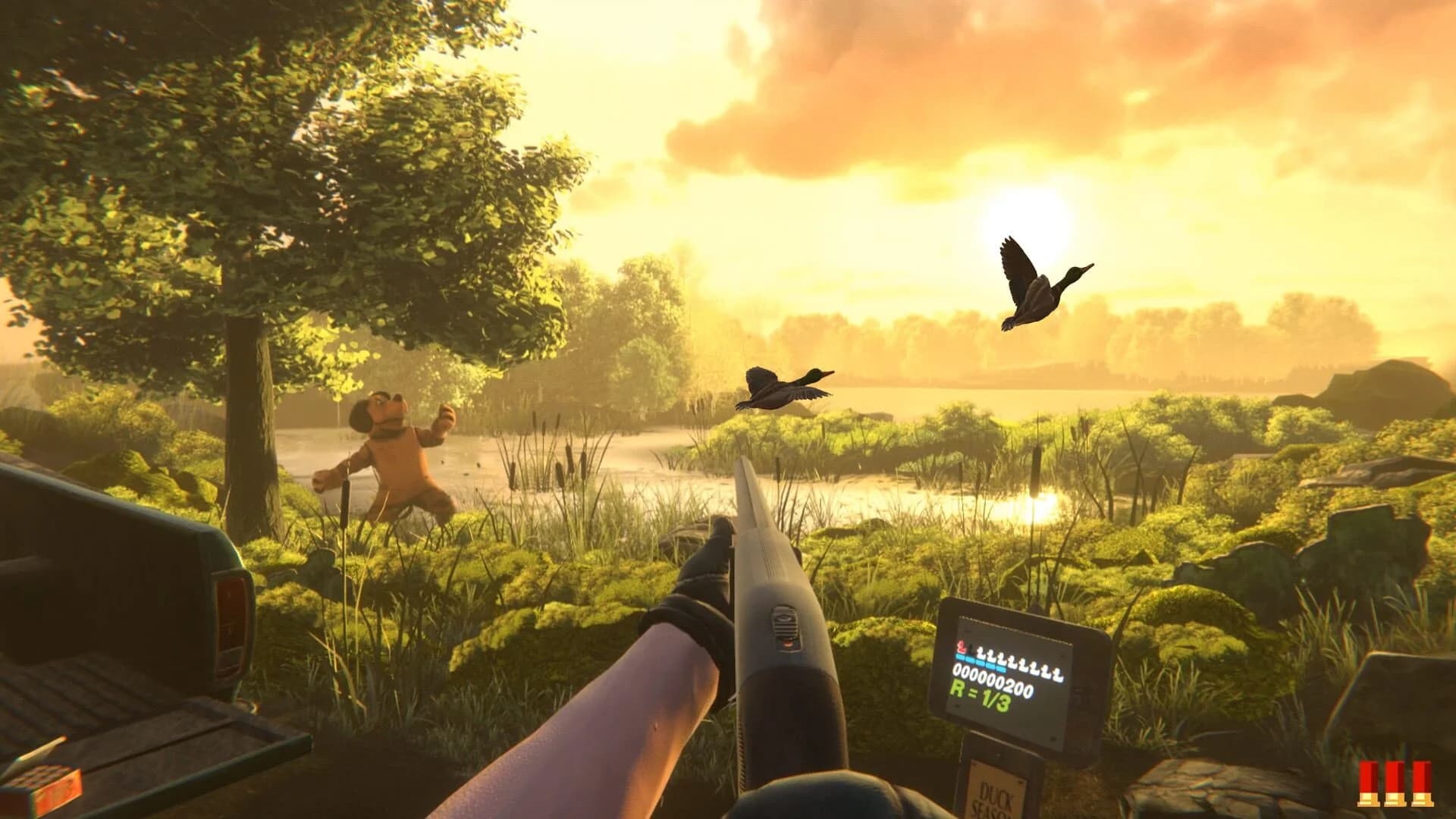Click the blue progress bar under the duck icons
The image size is (1456, 819).
pos(978,661)
